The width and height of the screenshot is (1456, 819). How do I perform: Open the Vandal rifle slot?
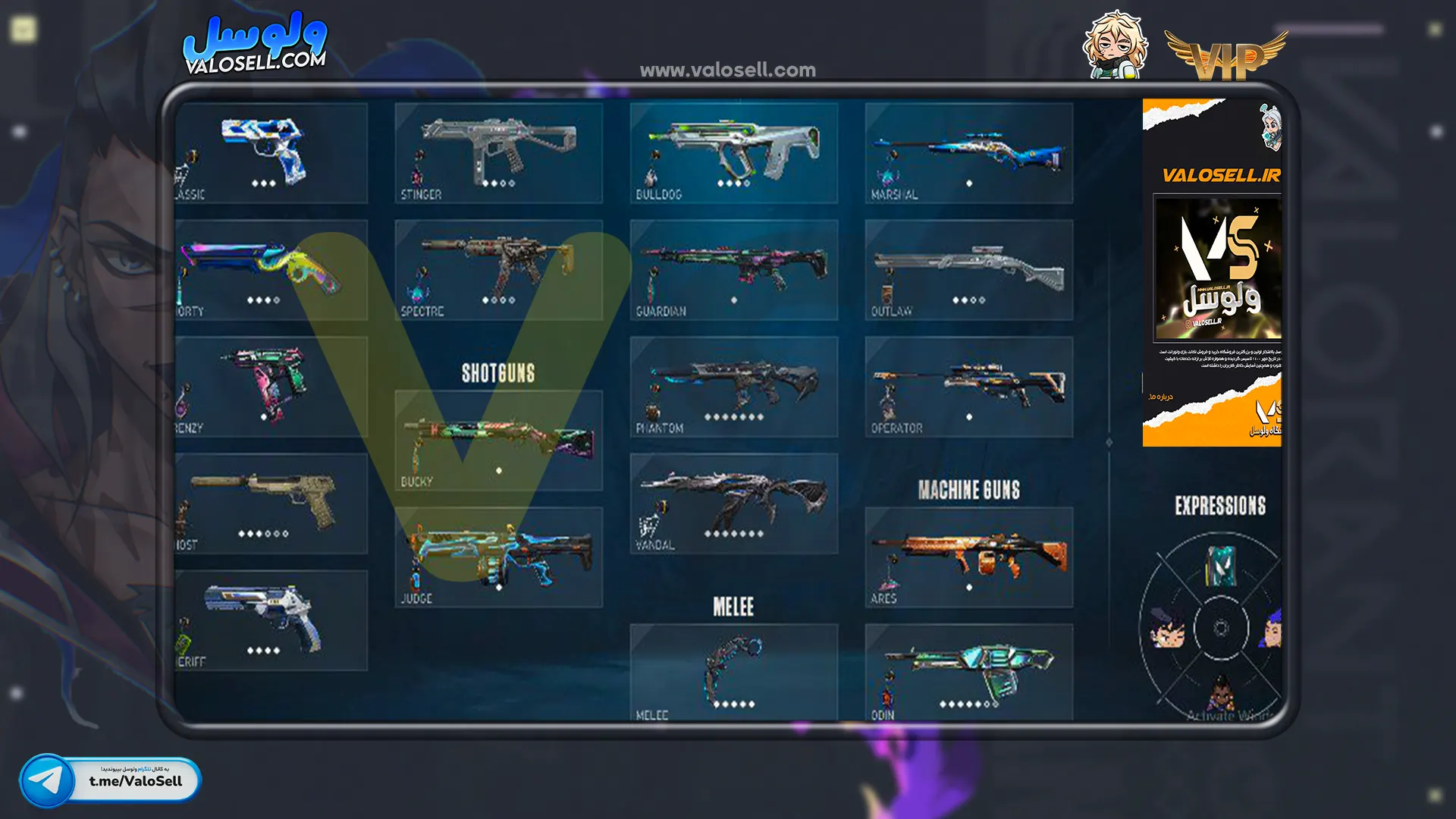point(733,504)
